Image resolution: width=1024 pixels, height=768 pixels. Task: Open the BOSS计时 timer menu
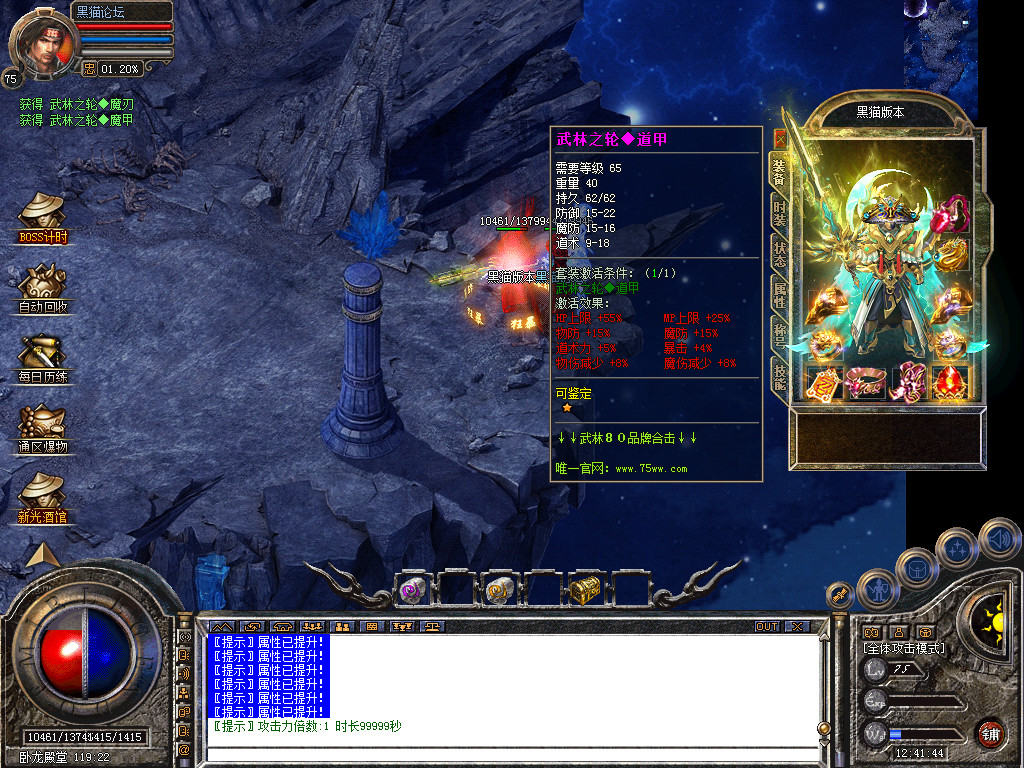coord(43,216)
